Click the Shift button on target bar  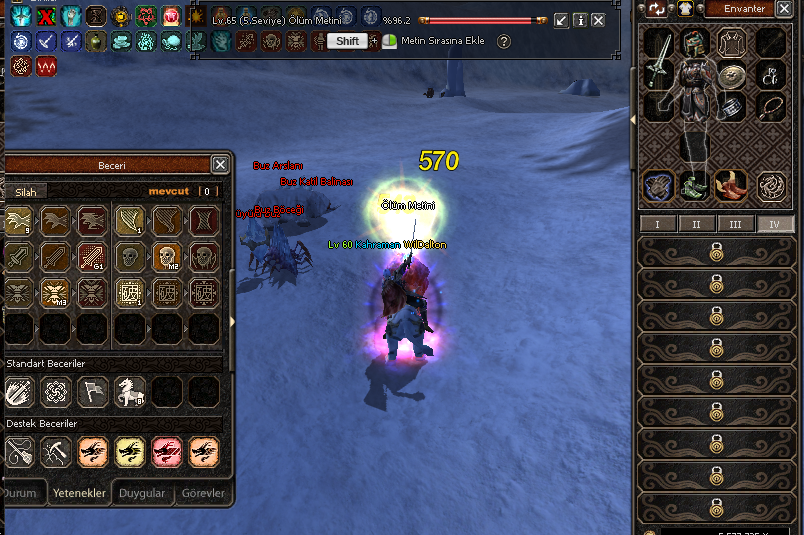347,41
